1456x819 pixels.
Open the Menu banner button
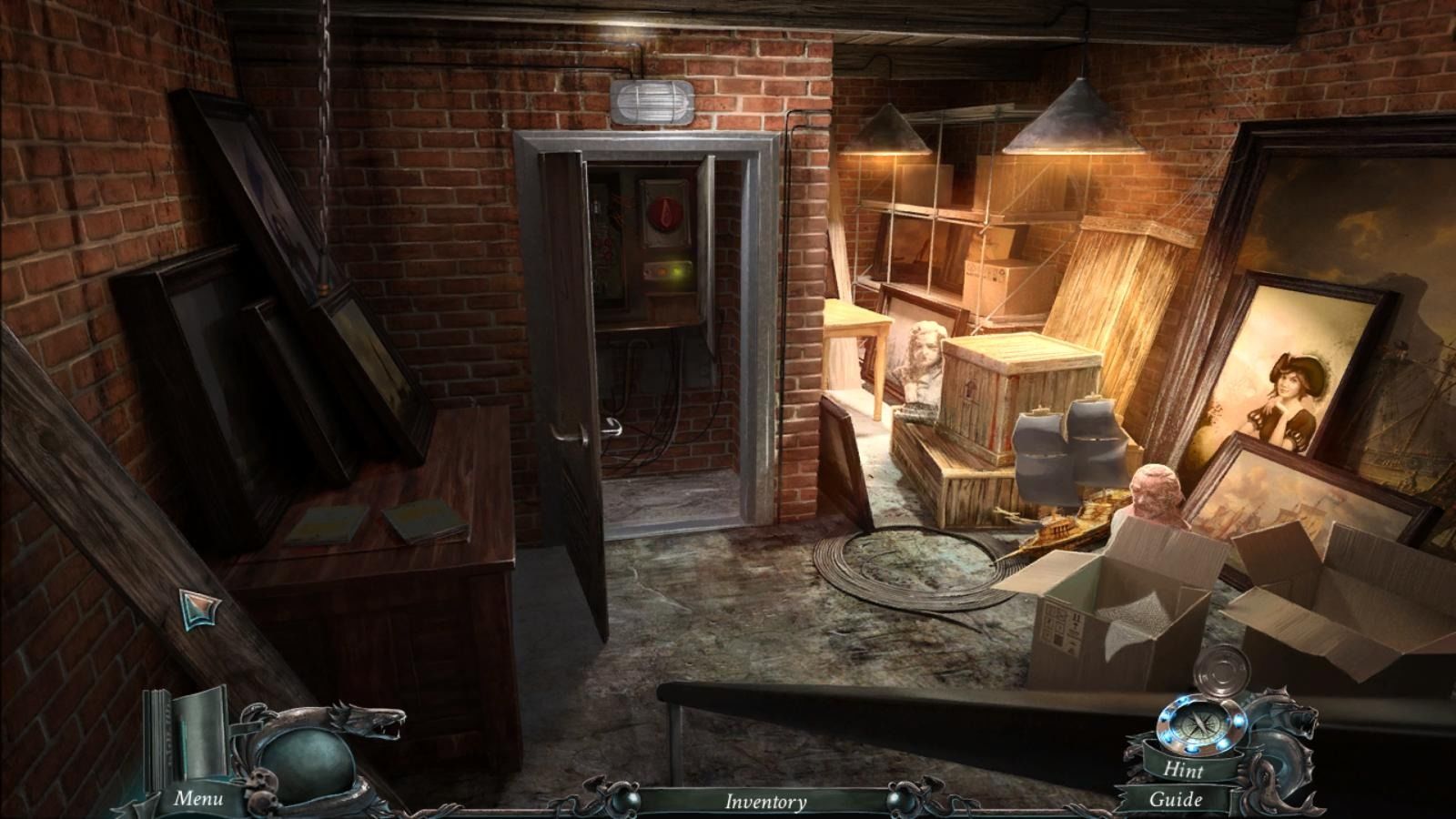point(198,798)
